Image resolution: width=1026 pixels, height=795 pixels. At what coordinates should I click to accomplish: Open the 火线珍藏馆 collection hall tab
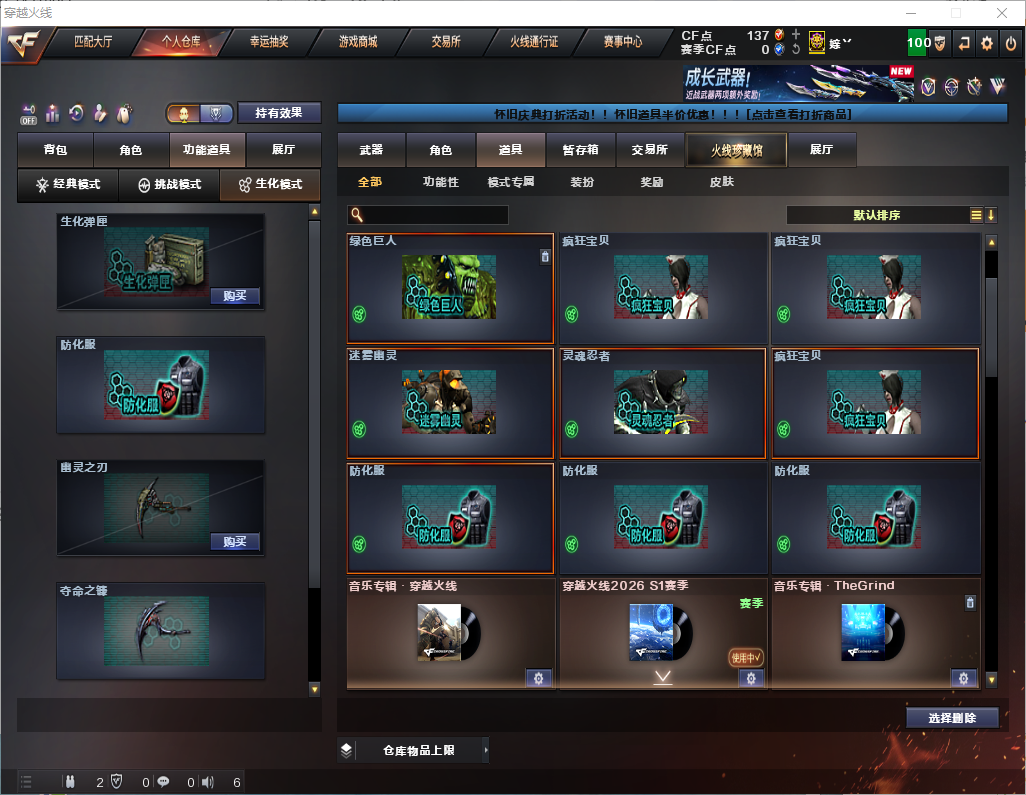(736, 150)
